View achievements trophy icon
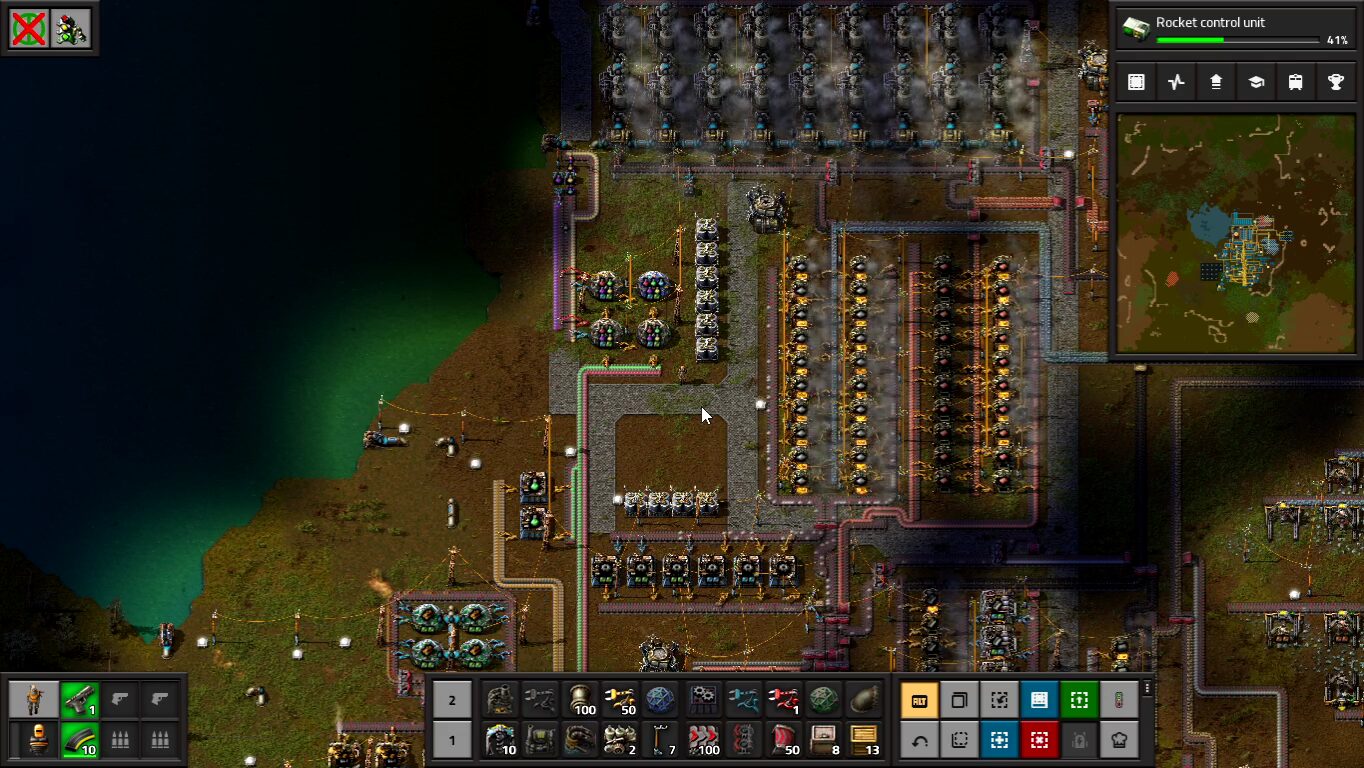 (1336, 82)
